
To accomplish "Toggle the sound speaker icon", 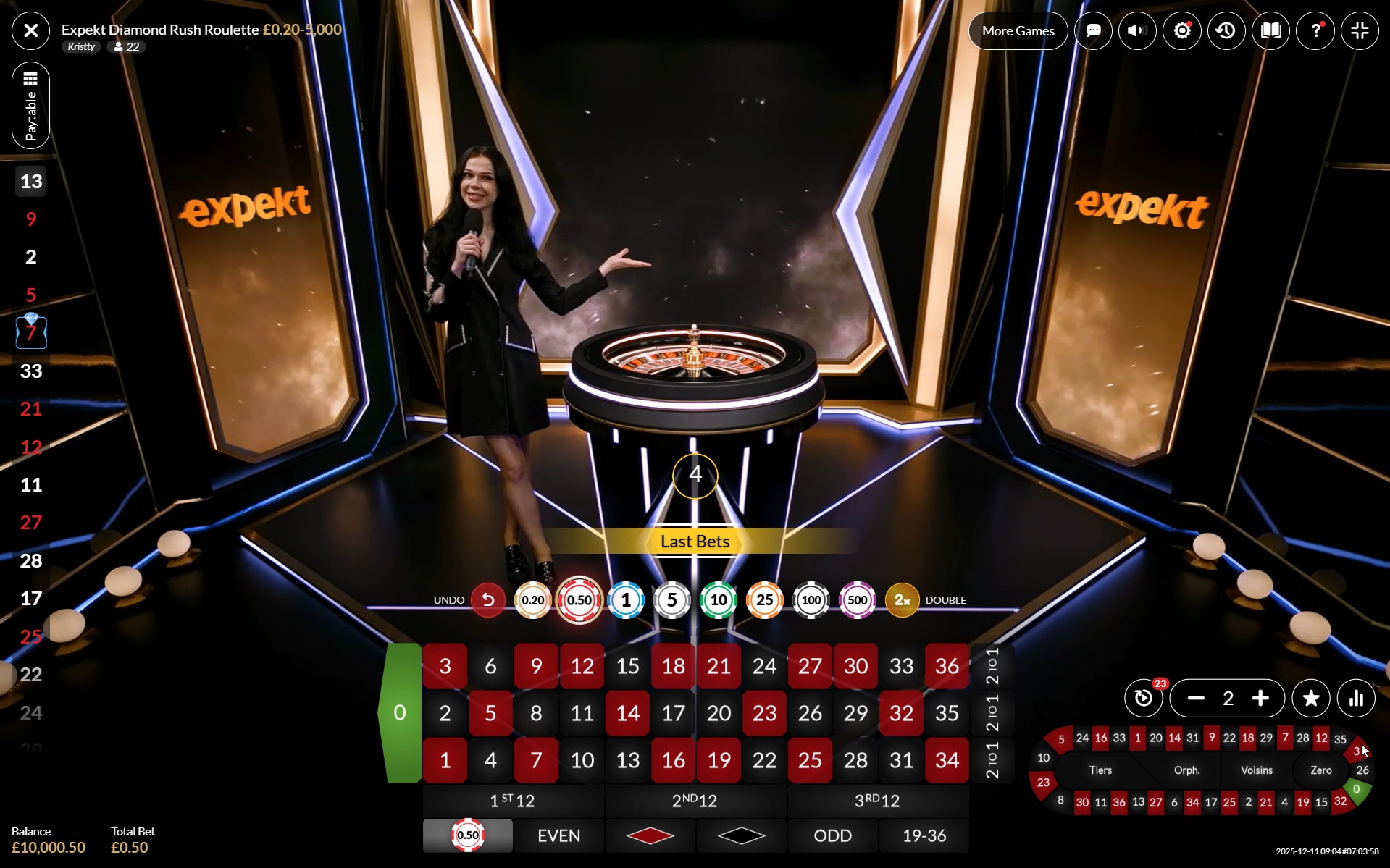I will (1137, 30).
